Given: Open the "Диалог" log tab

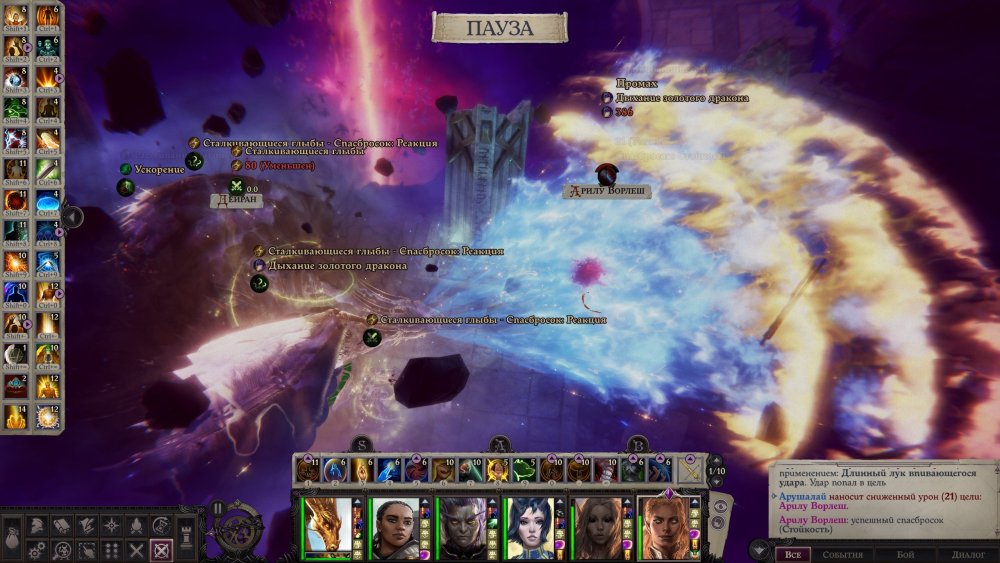Looking at the screenshot, I should click(x=968, y=554).
